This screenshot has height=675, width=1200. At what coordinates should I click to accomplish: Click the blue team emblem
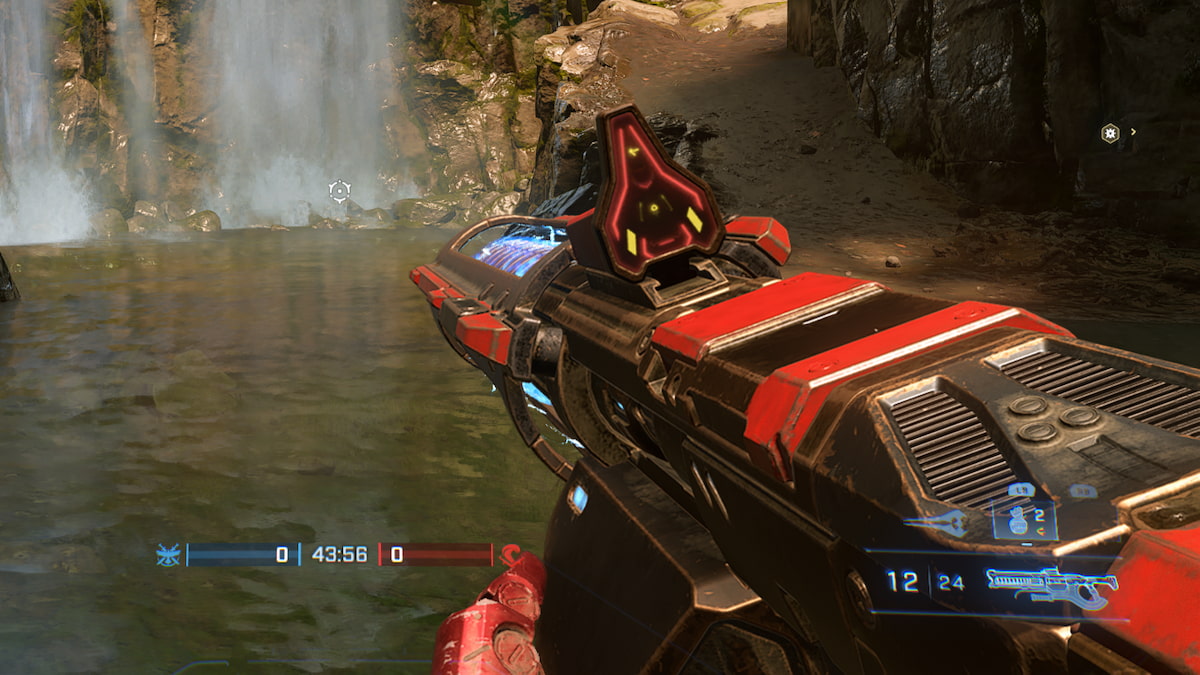click(168, 555)
